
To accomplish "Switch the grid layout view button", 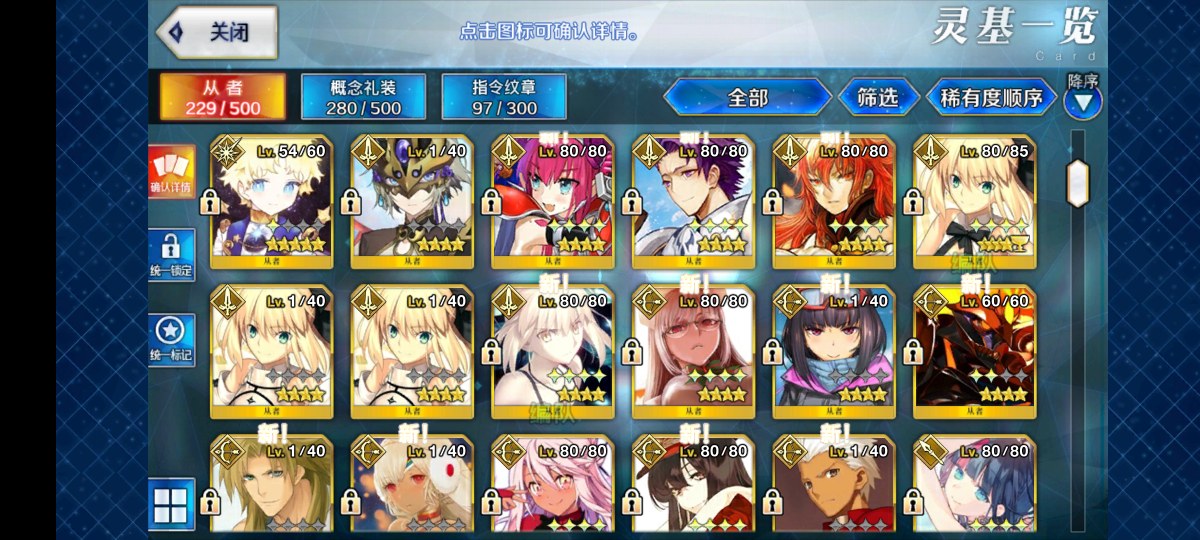I will point(171,502).
